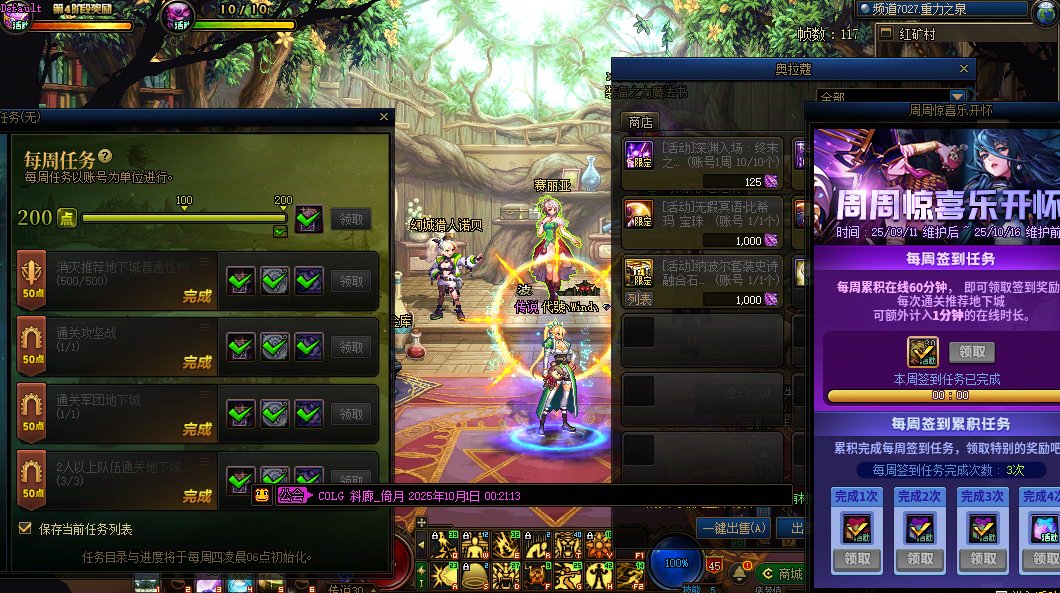
Task: Close the weekly quest window
Action: [384, 117]
